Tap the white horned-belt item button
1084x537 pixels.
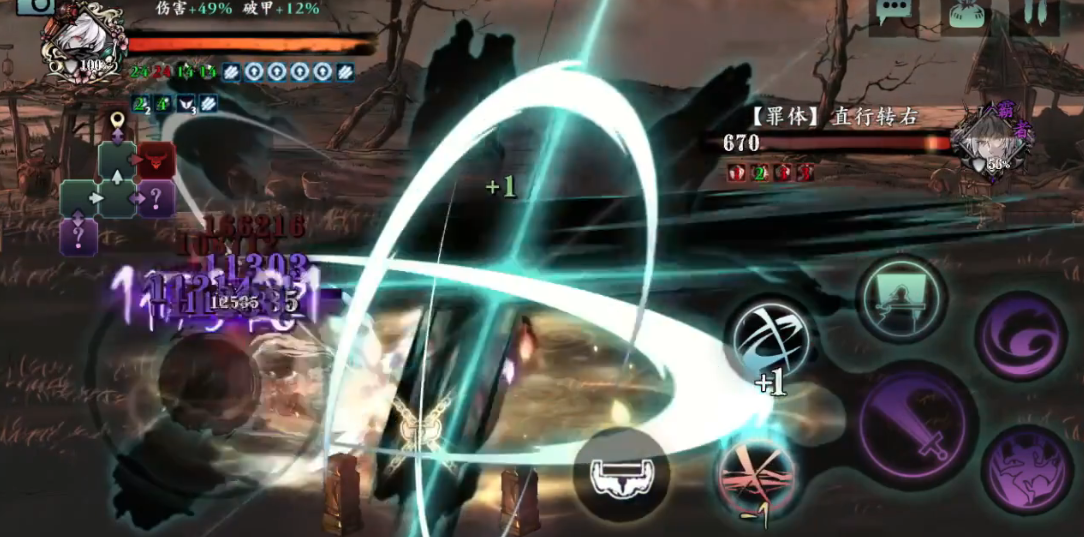point(621,475)
